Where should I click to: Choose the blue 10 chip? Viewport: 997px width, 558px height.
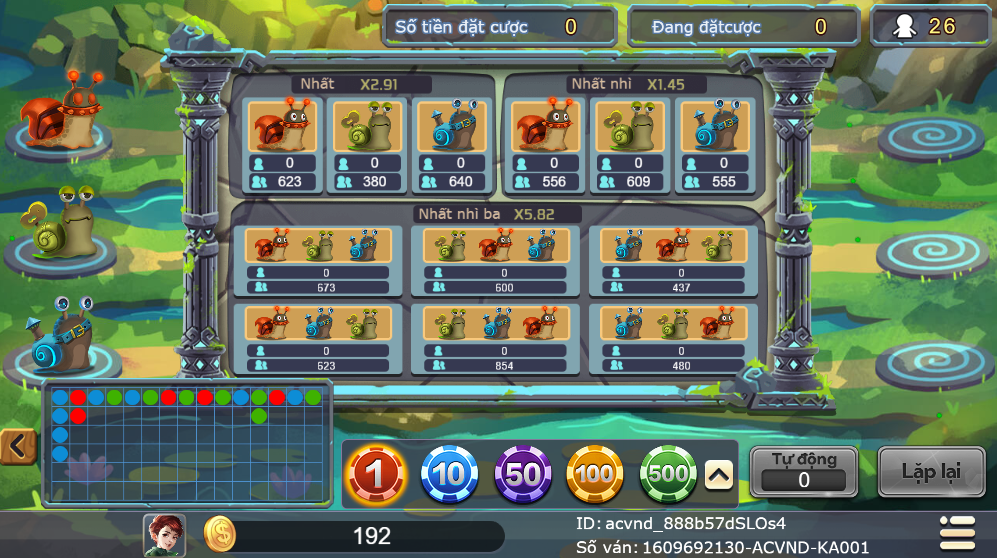[449, 474]
